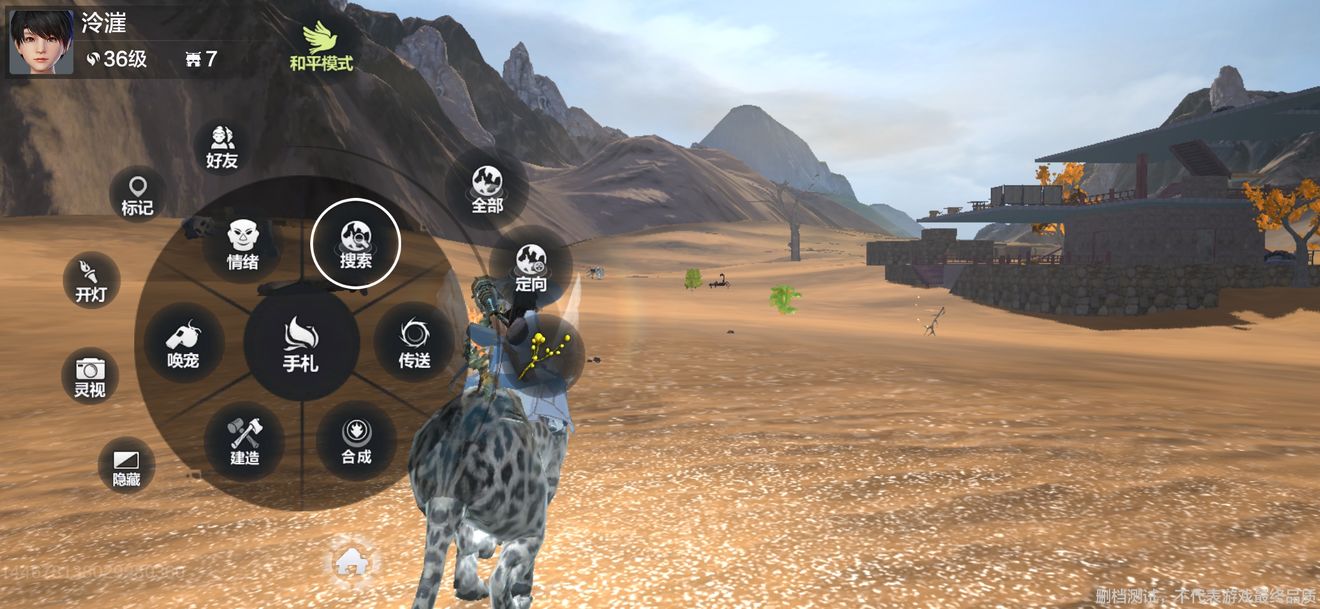Choose the 定向 targeted search

[531, 268]
